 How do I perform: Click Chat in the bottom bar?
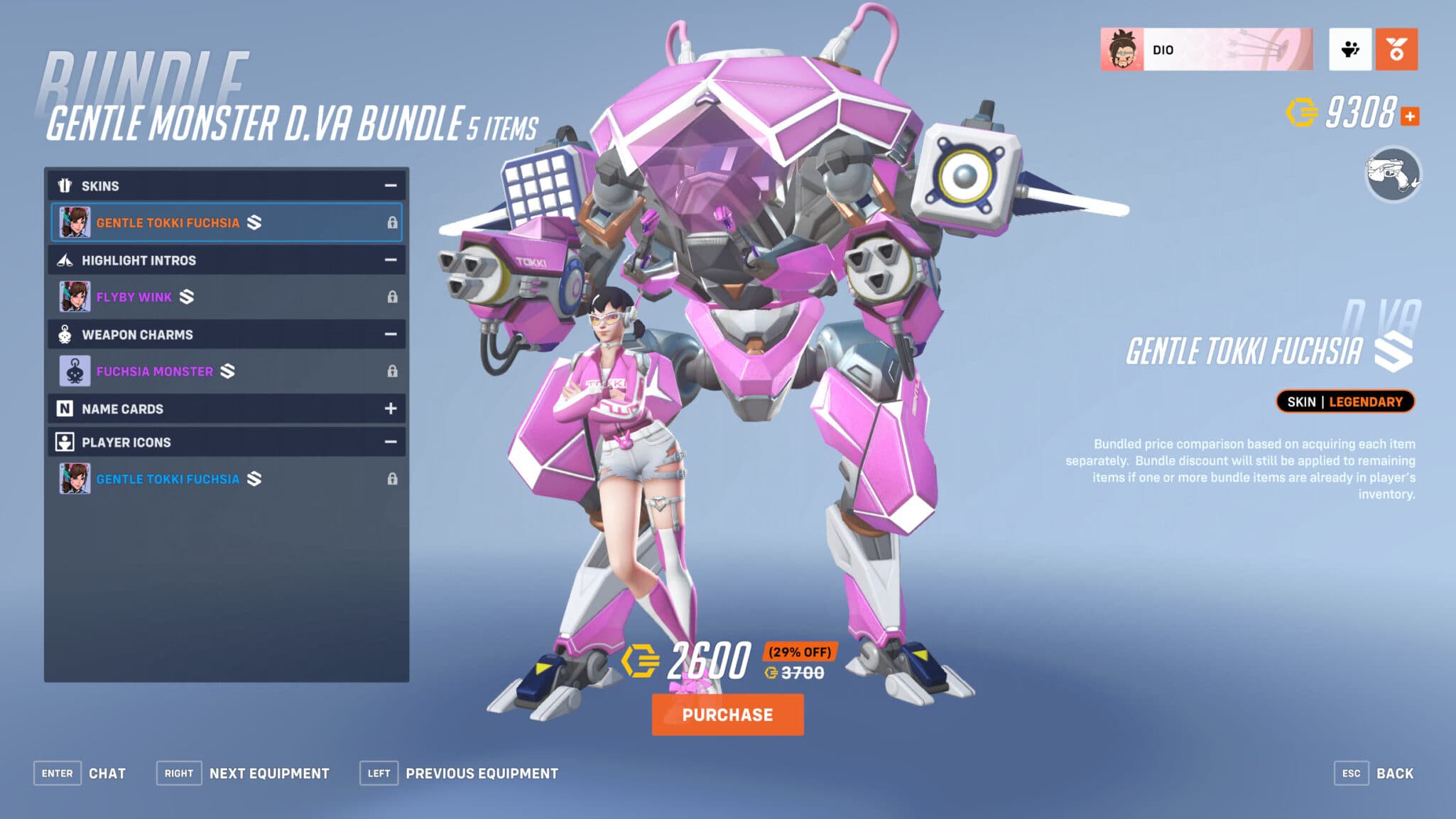(x=108, y=773)
